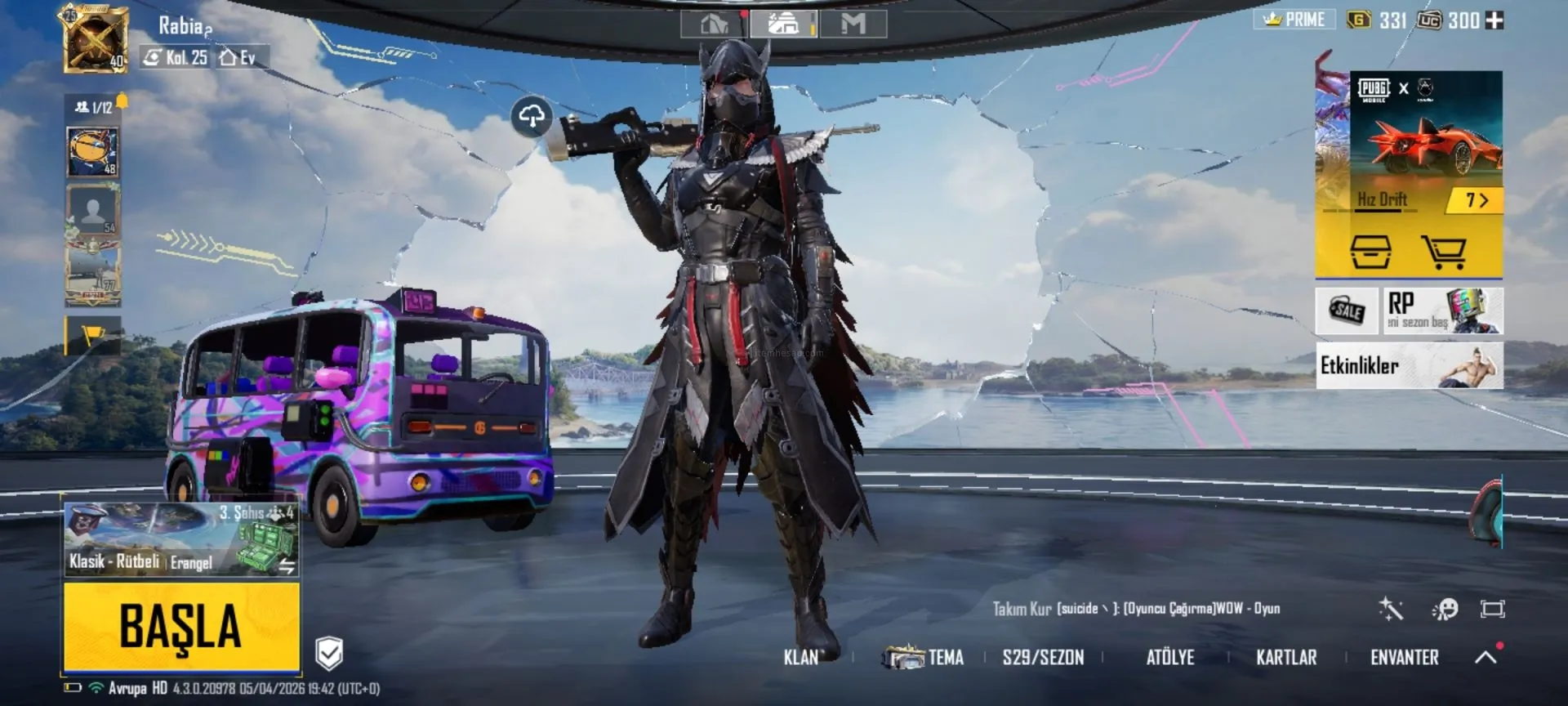Open the Klasik - Rütbeli Erangel mode selector
Screen dimensions: 1568x706
[x=181, y=540]
